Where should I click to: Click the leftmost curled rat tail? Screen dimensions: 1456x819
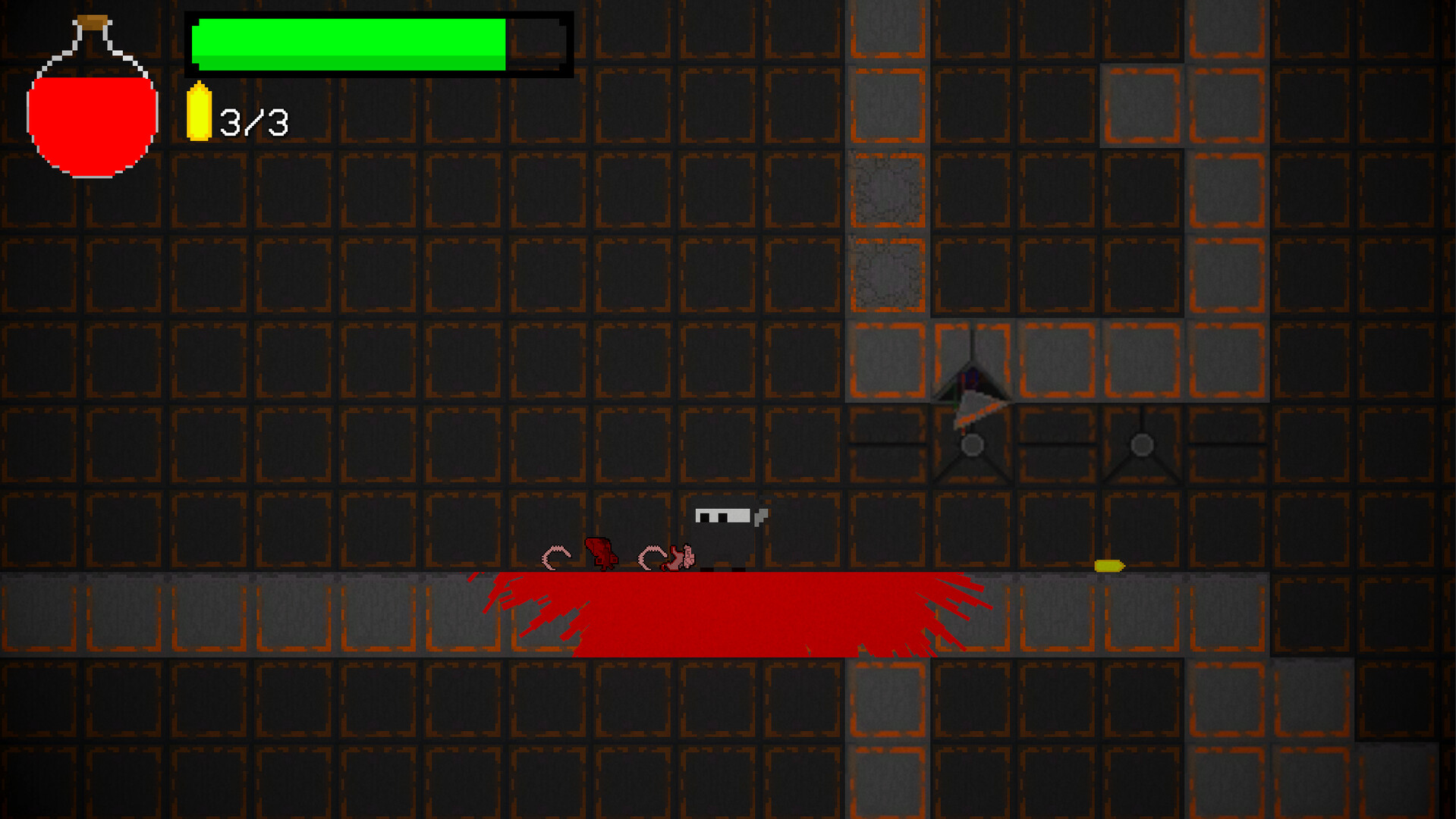coord(557,557)
